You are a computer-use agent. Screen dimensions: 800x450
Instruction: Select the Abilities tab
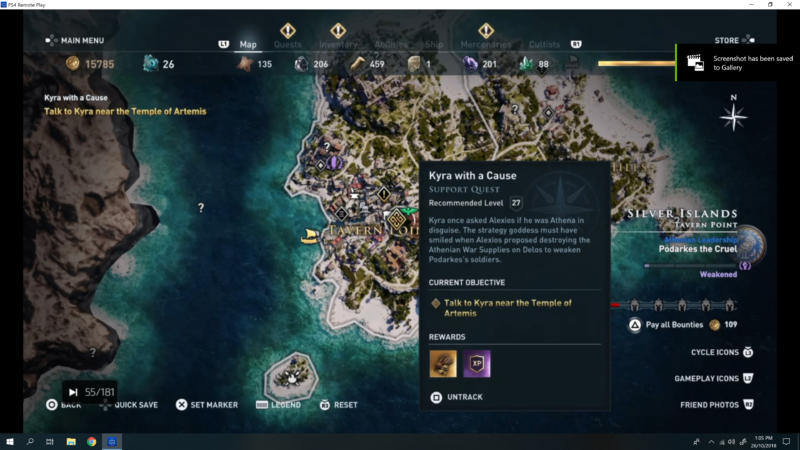(x=391, y=44)
